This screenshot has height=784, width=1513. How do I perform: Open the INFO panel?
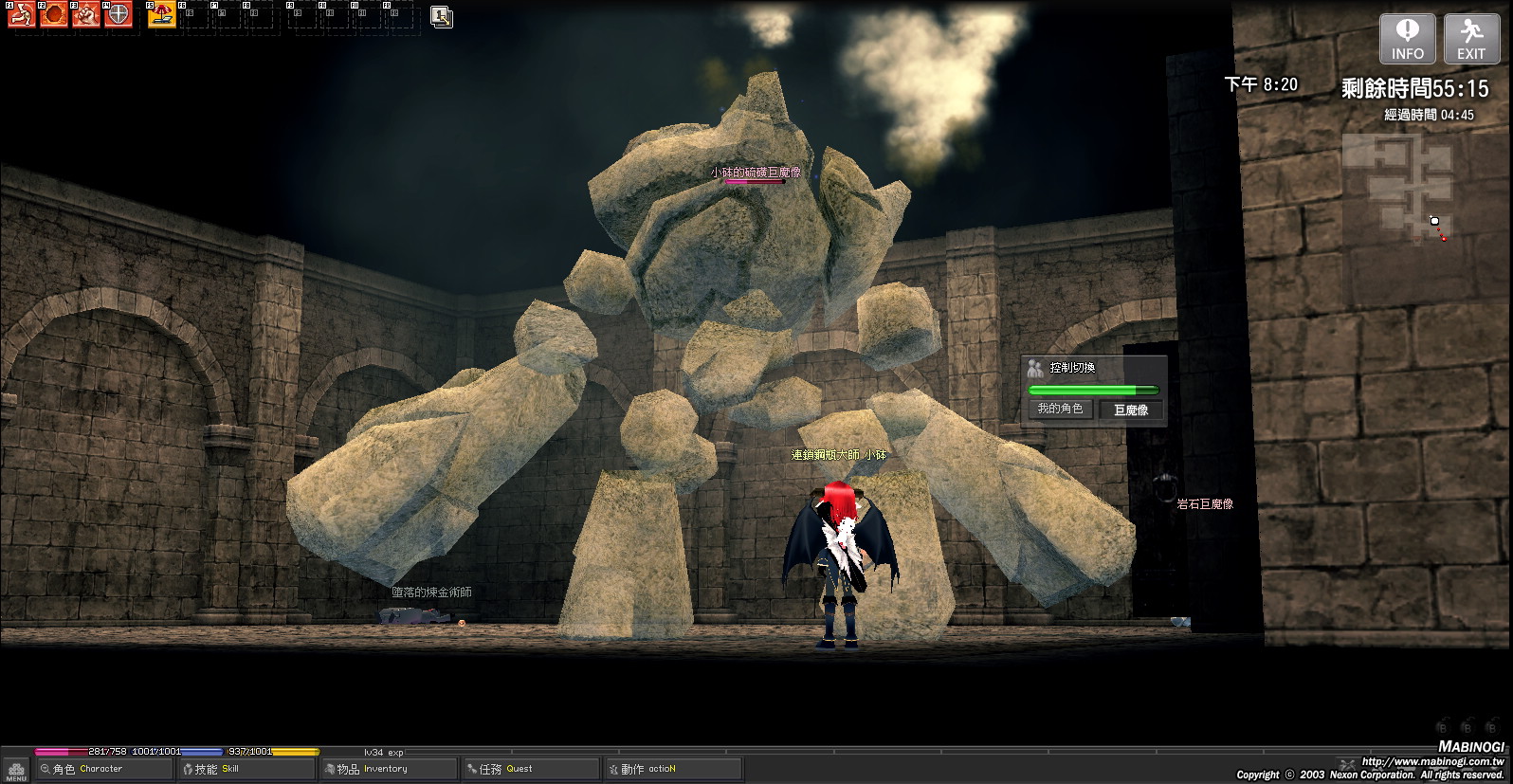1407,39
